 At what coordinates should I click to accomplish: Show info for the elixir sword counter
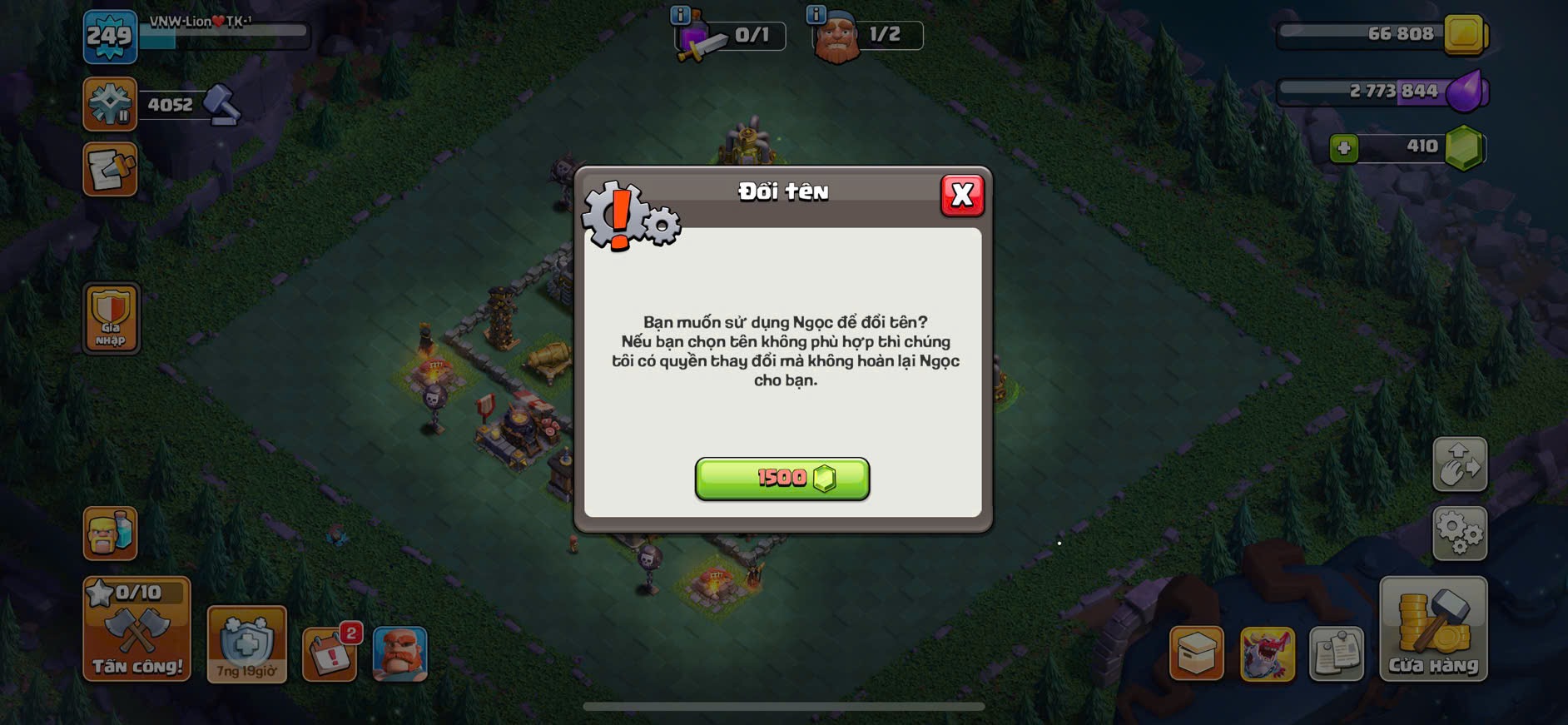pos(680,14)
